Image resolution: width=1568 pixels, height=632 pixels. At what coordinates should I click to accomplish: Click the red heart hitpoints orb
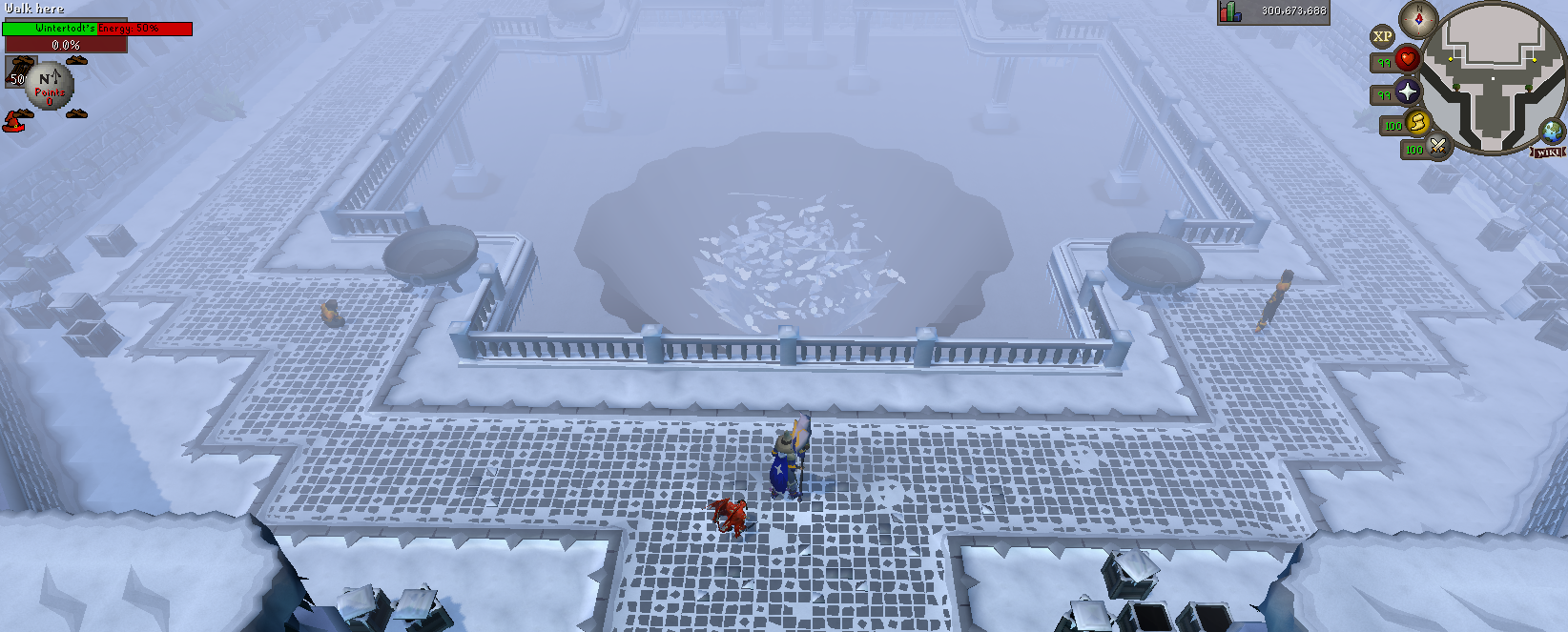coord(1408,60)
